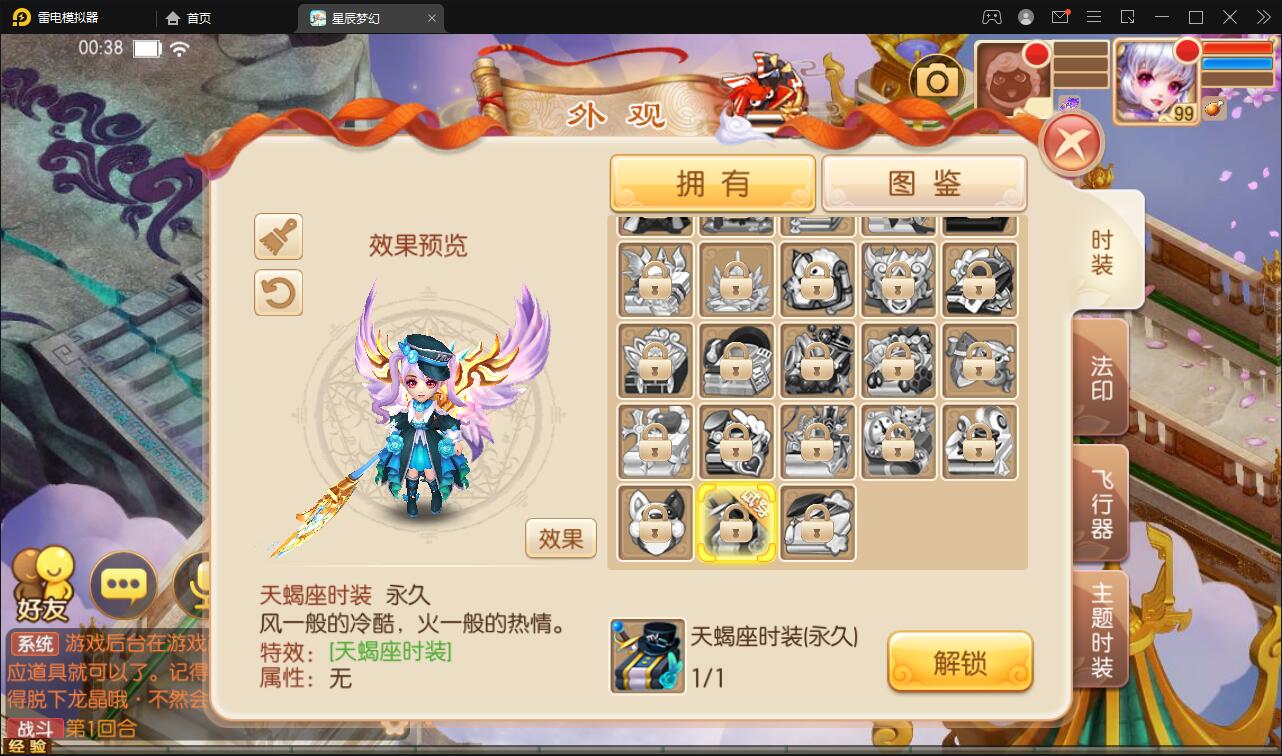
Task: Open the chat bubble at bottom left
Action: (123, 583)
